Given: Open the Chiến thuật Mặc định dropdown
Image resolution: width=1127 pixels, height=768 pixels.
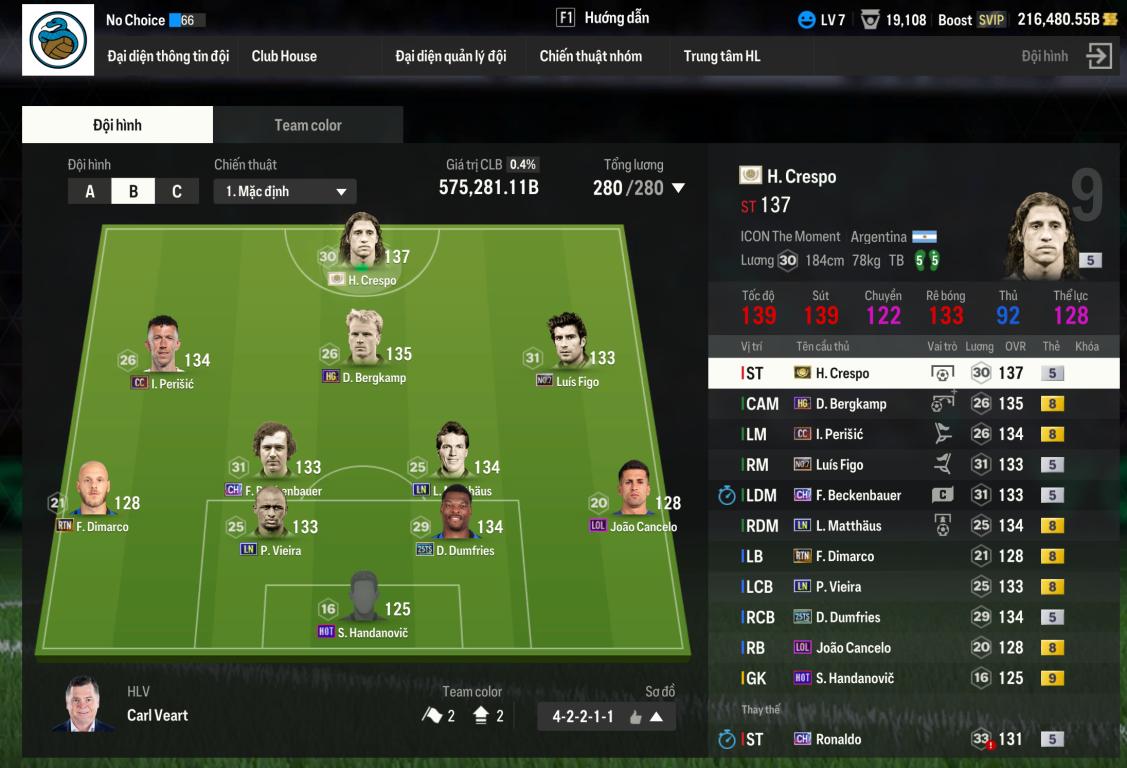Looking at the screenshot, I should point(285,191).
